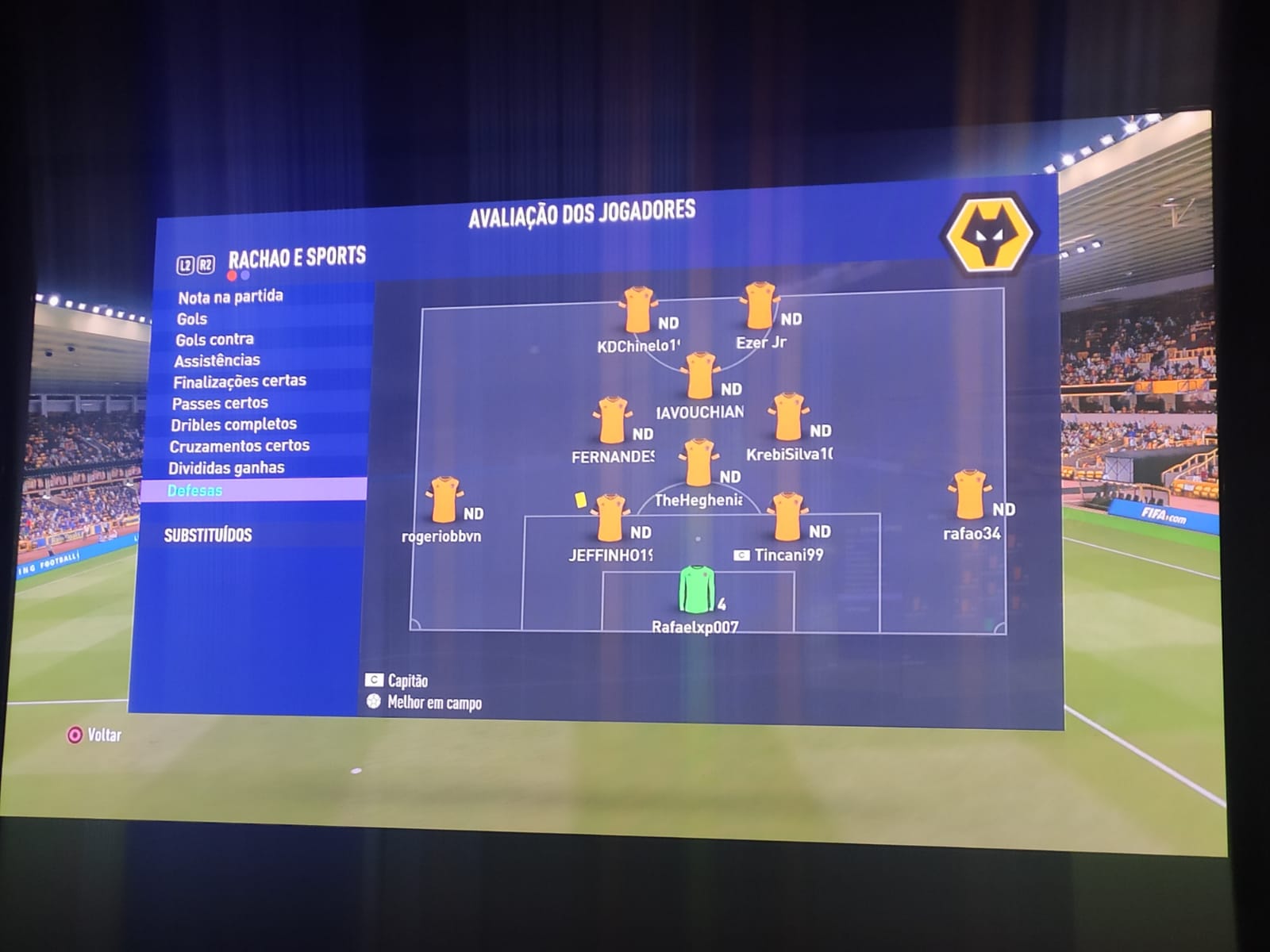Select Ezer Jr's player shirt

pyautogui.click(x=760, y=306)
